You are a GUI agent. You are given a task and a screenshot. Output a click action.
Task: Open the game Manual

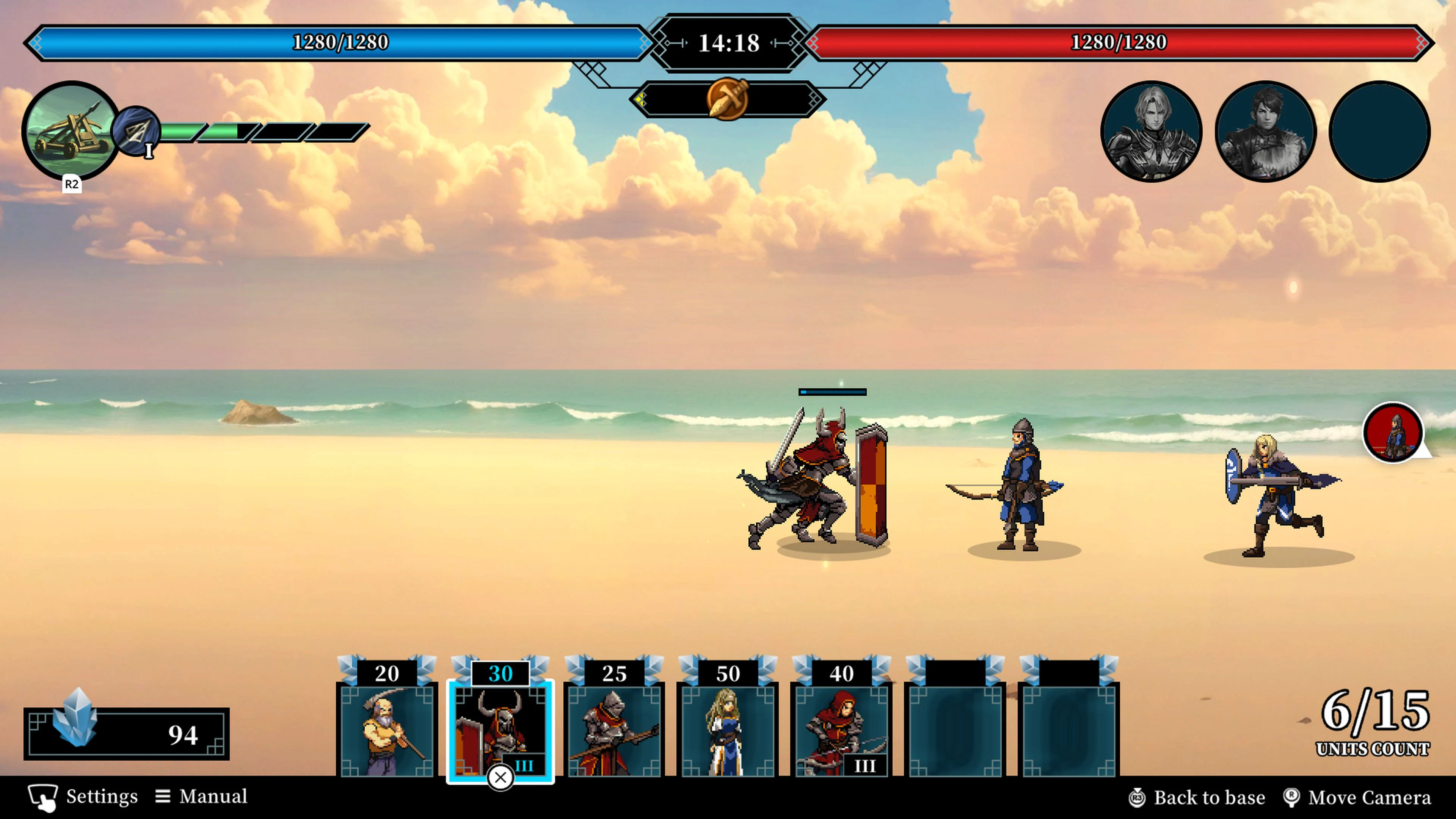pyautogui.click(x=205, y=796)
